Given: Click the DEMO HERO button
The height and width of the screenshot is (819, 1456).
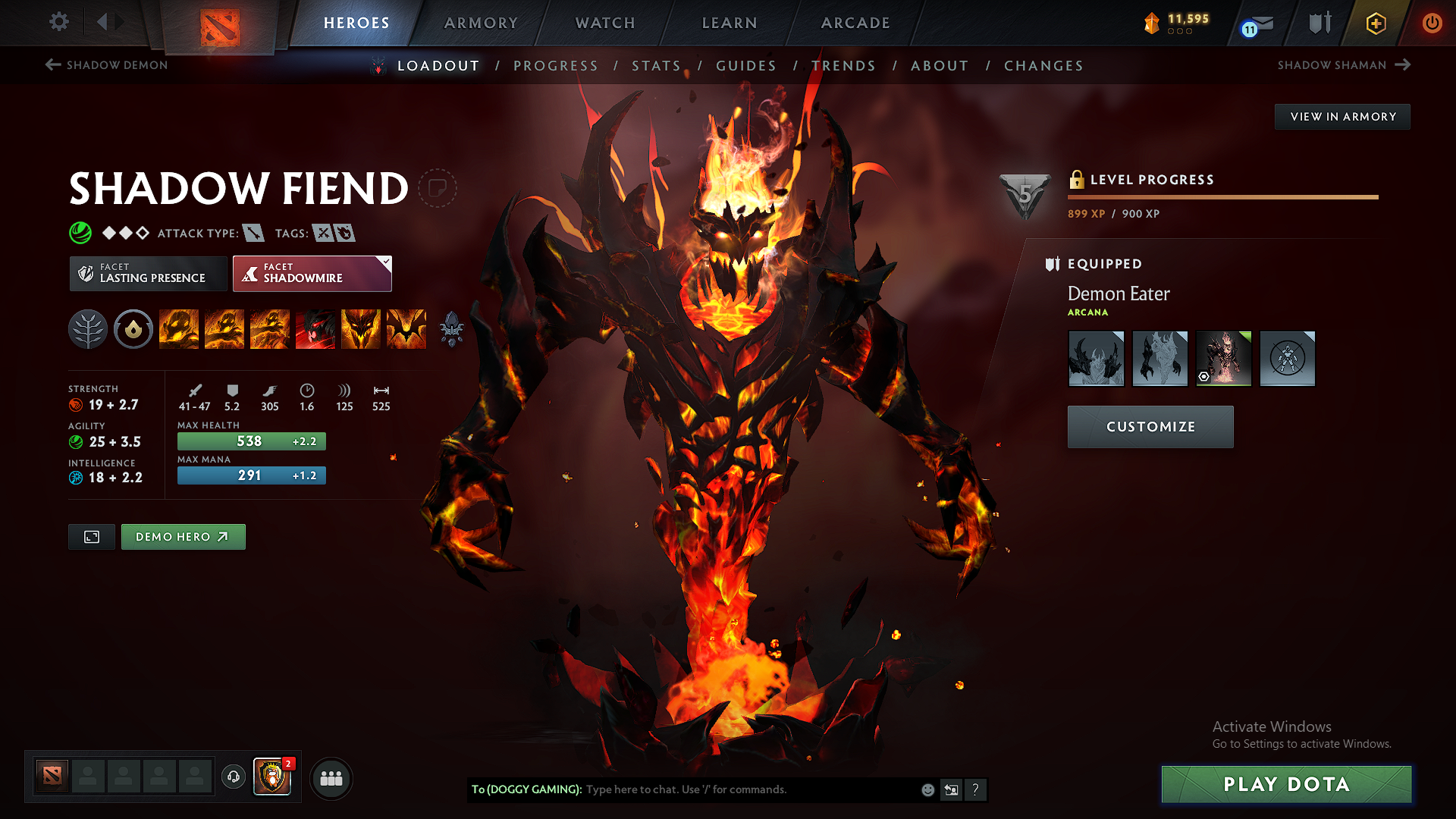Looking at the screenshot, I should pyautogui.click(x=183, y=536).
